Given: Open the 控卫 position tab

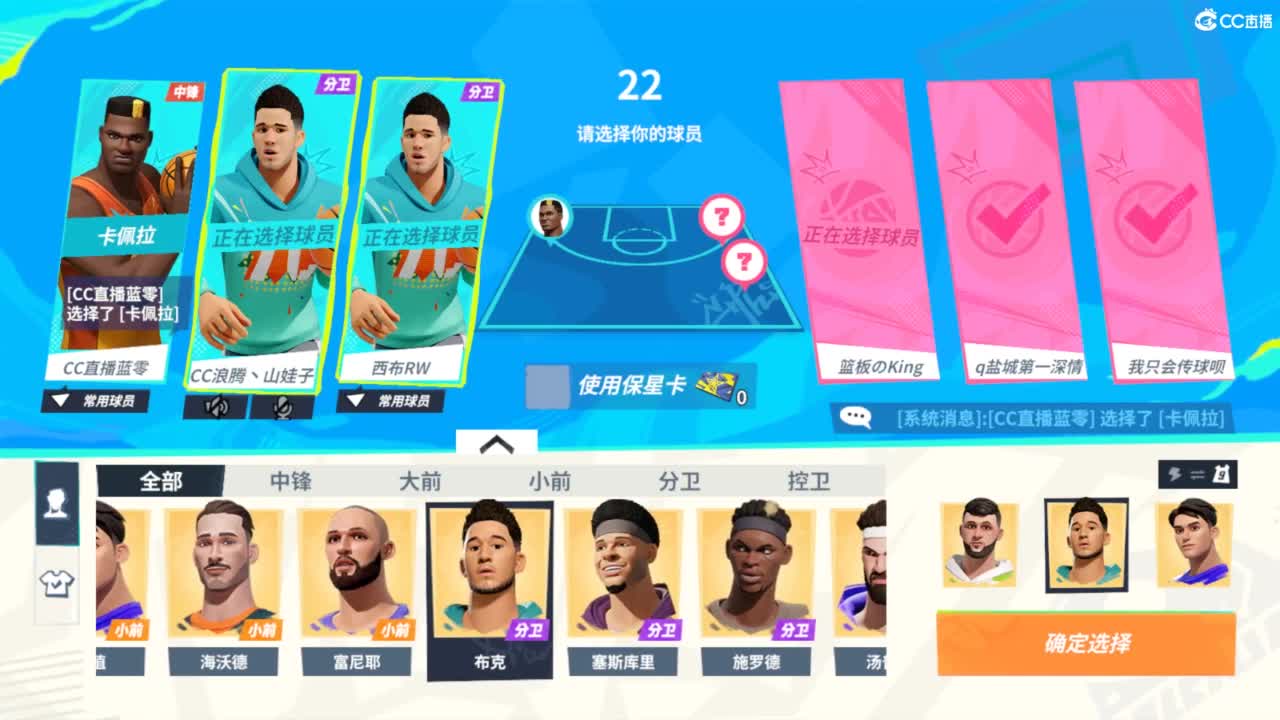Looking at the screenshot, I should (809, 481).
